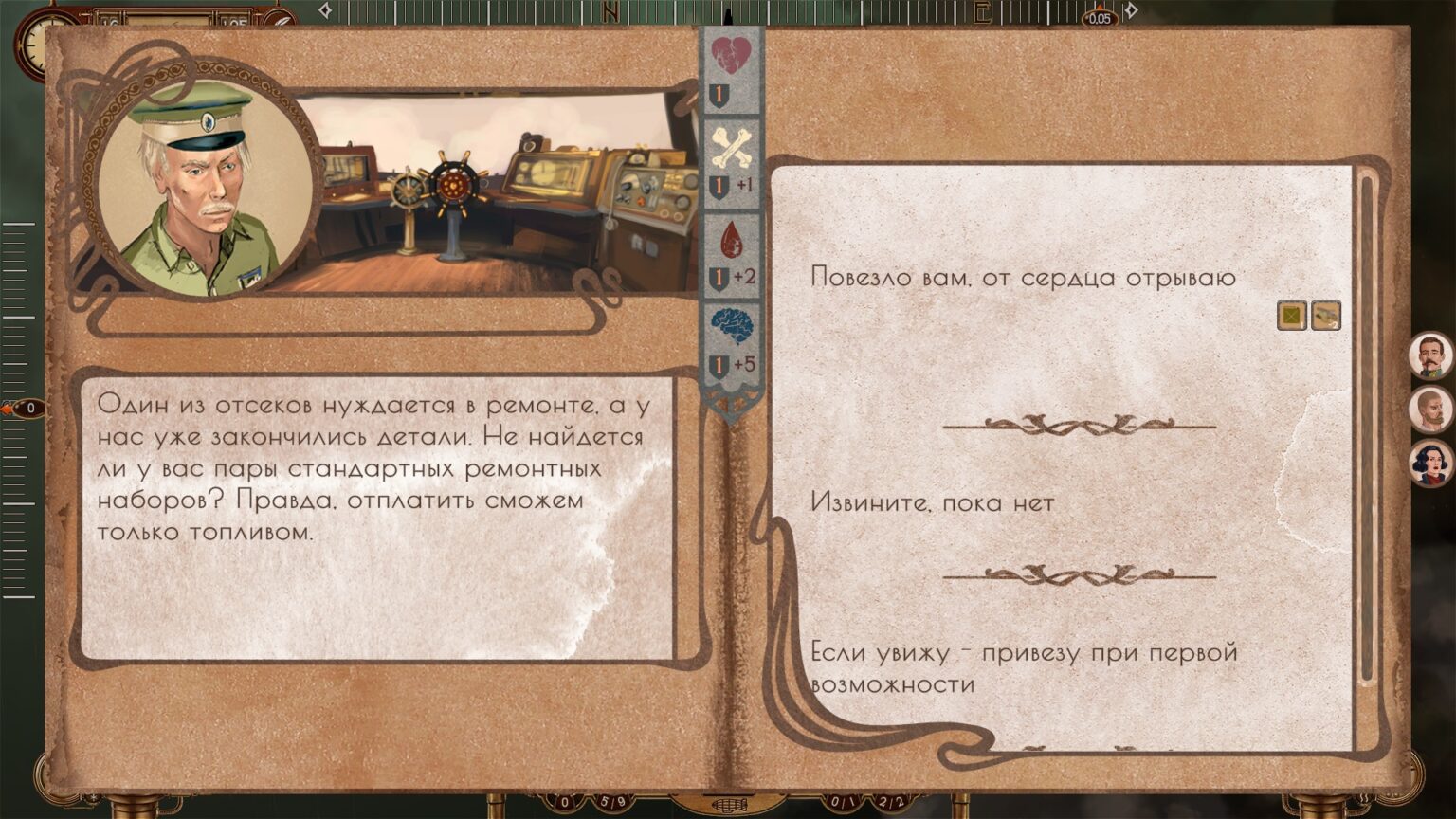Click the broken heart stat icon
The height and width of the screenshot is (819, 1456).
click(x=731, y=55)
